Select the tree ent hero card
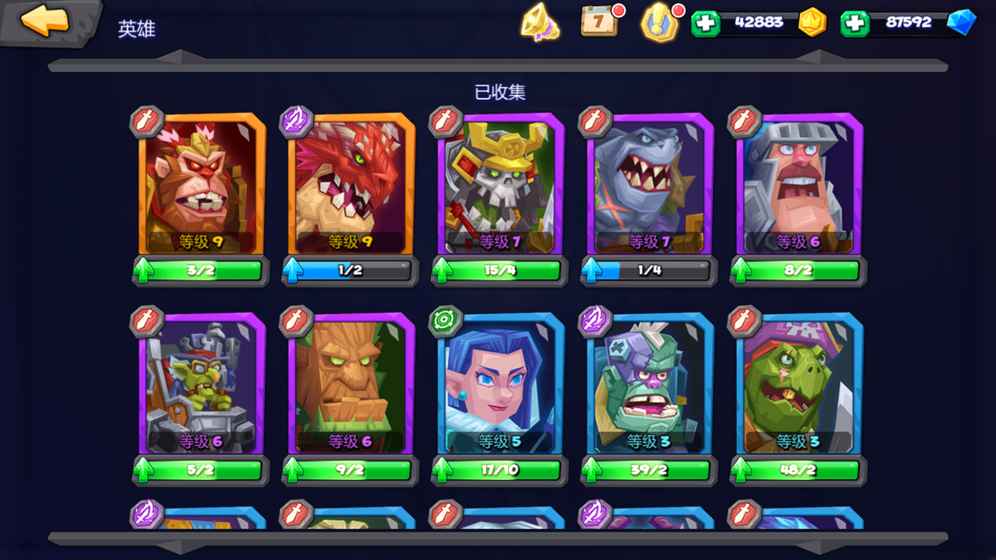 pyautogui.click(x=351, y=385)
